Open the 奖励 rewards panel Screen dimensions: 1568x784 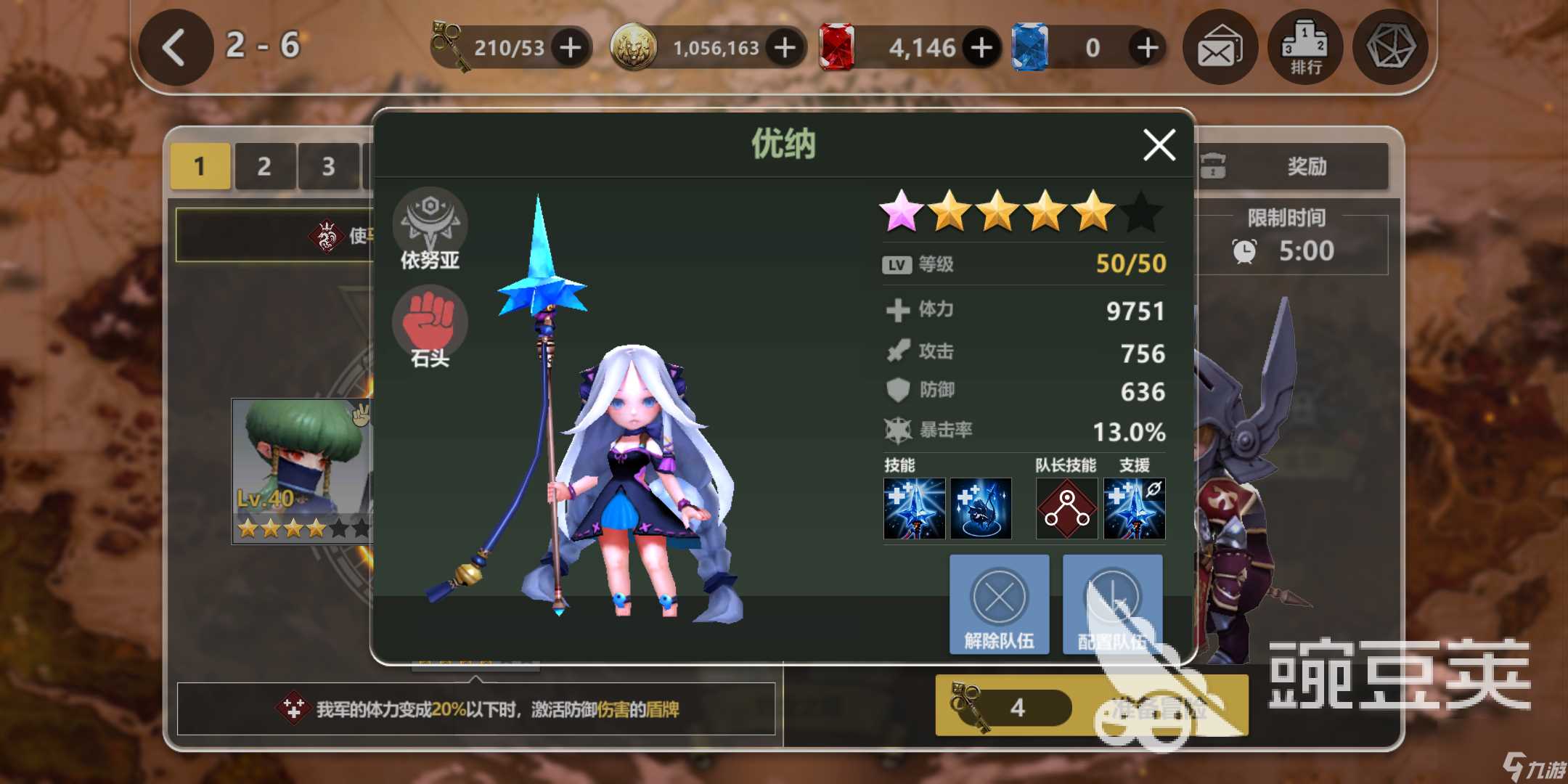(x=1292, y=166)
